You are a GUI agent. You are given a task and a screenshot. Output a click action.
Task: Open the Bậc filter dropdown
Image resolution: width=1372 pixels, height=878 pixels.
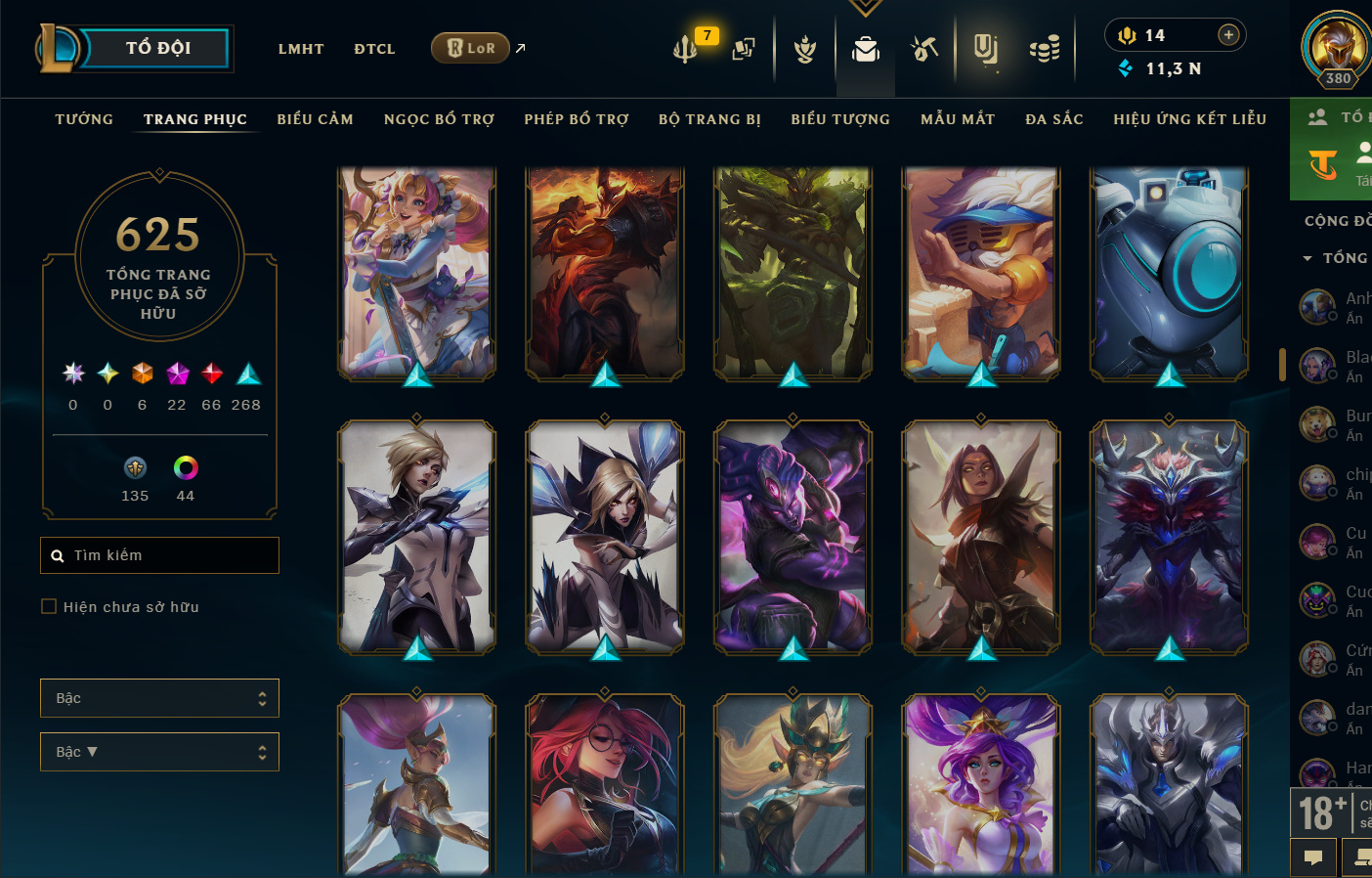[x=159, y=698]
